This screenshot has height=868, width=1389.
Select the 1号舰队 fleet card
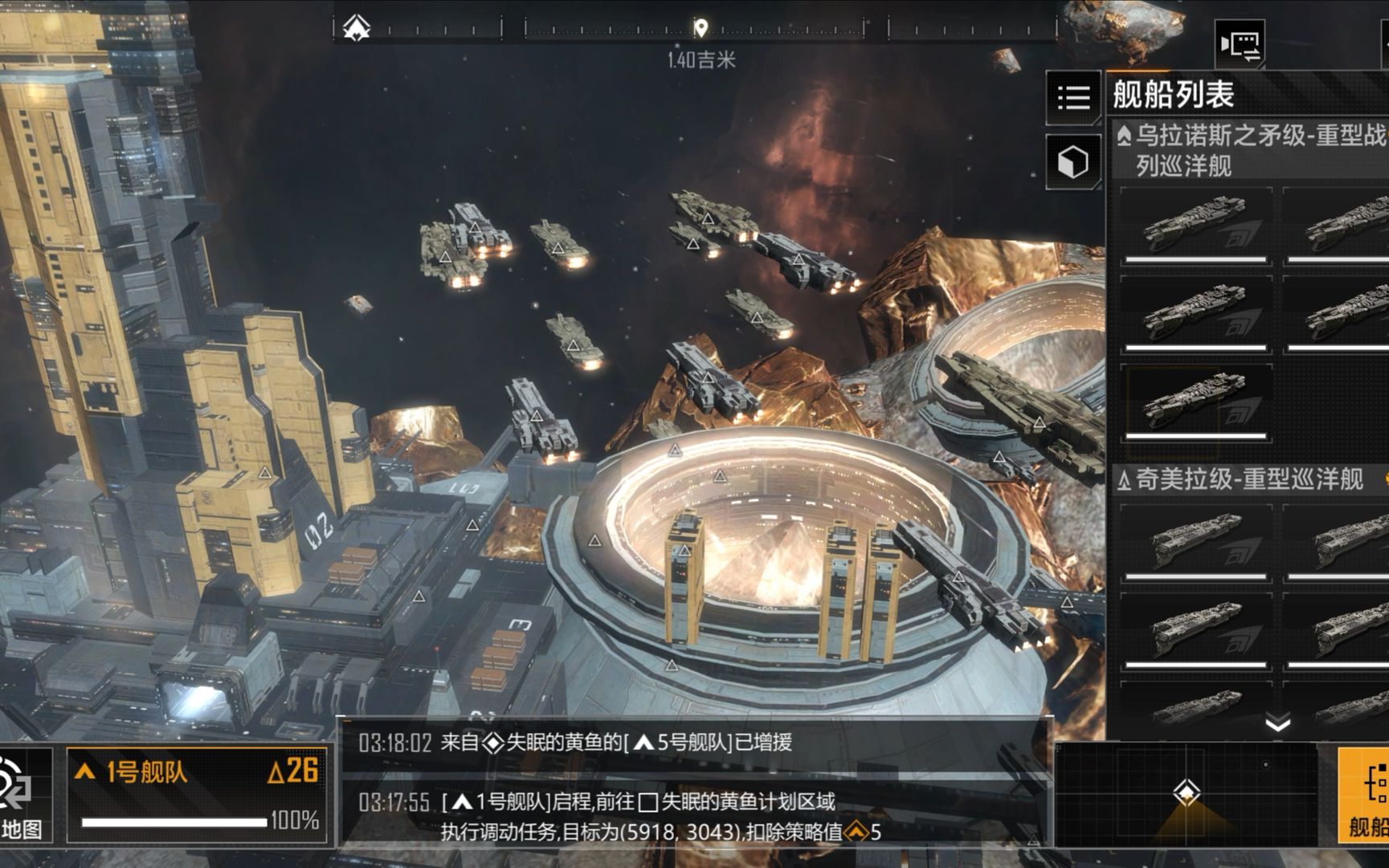[x=198, y=795]
